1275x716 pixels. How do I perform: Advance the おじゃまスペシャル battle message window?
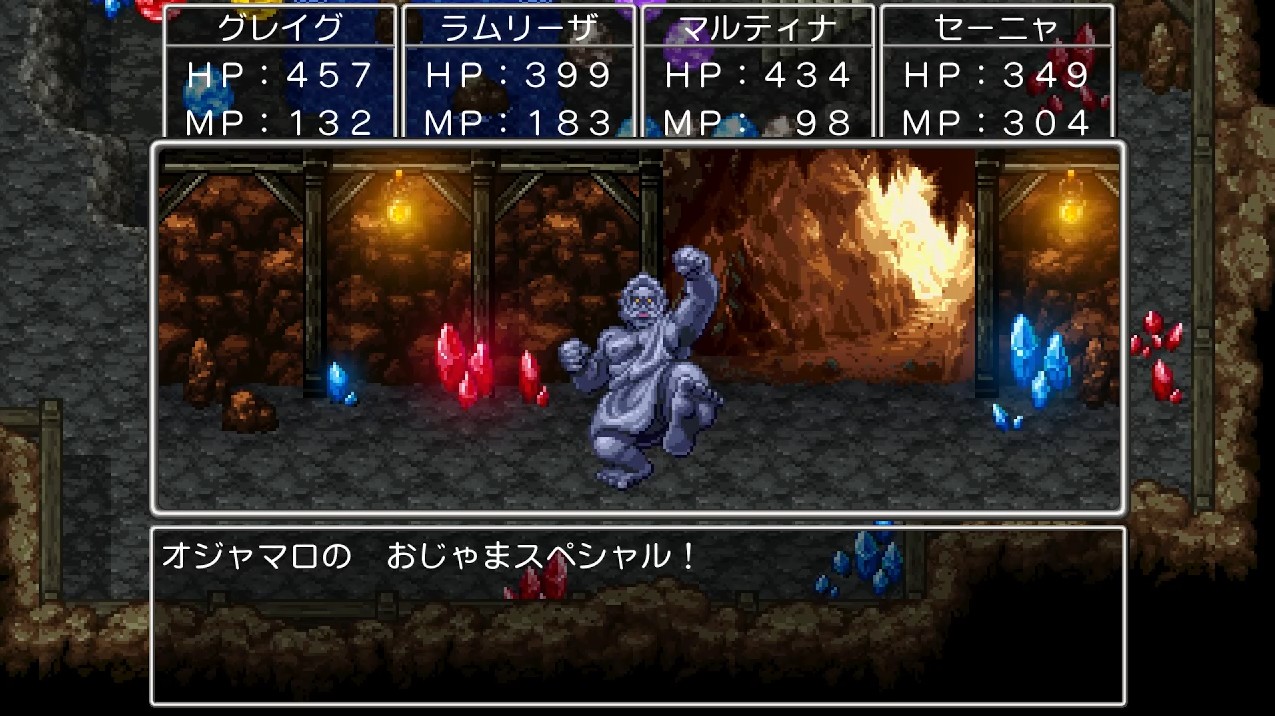pyautogui.click(x=637, y=615)
